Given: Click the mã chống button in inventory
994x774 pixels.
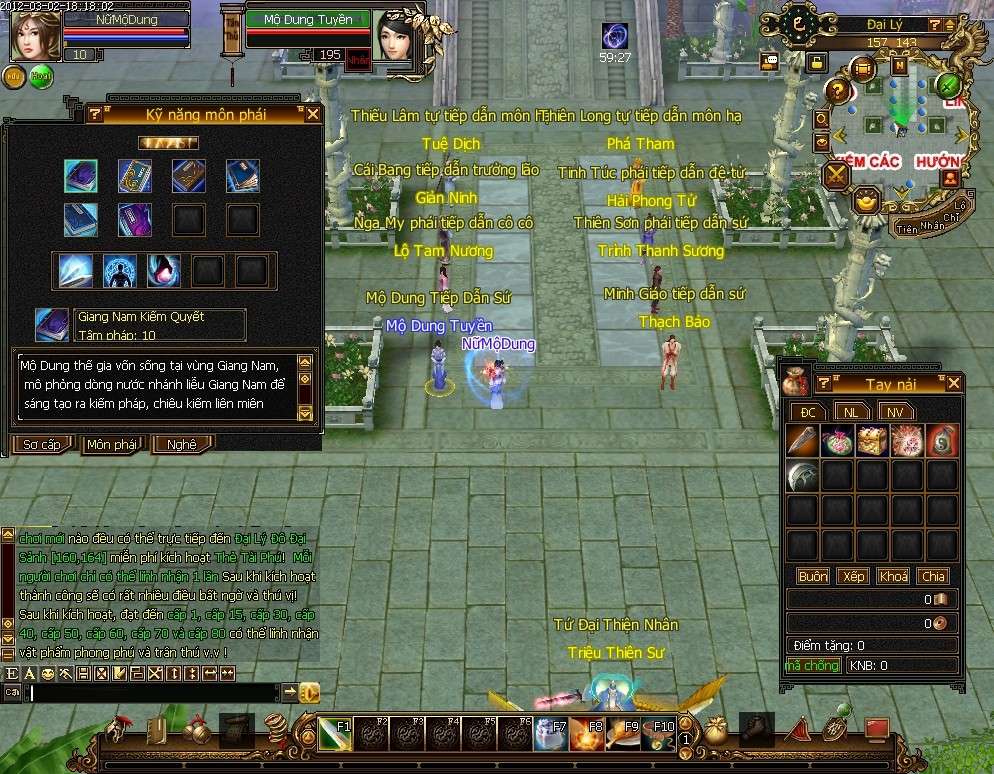Looking at the screenshot, I should pos(812,665).
